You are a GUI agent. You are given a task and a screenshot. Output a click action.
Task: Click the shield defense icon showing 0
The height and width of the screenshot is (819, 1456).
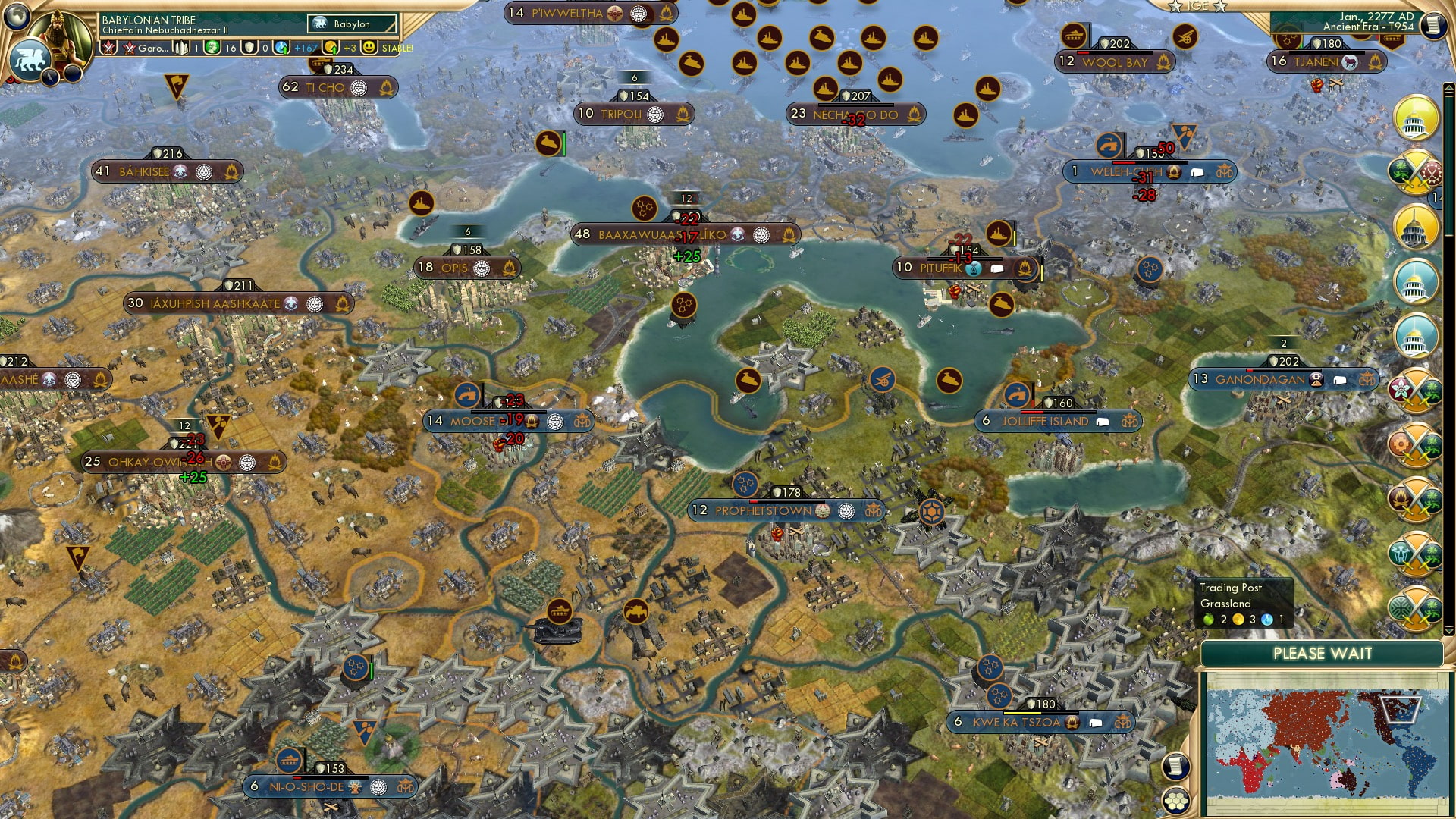(250, 47)
